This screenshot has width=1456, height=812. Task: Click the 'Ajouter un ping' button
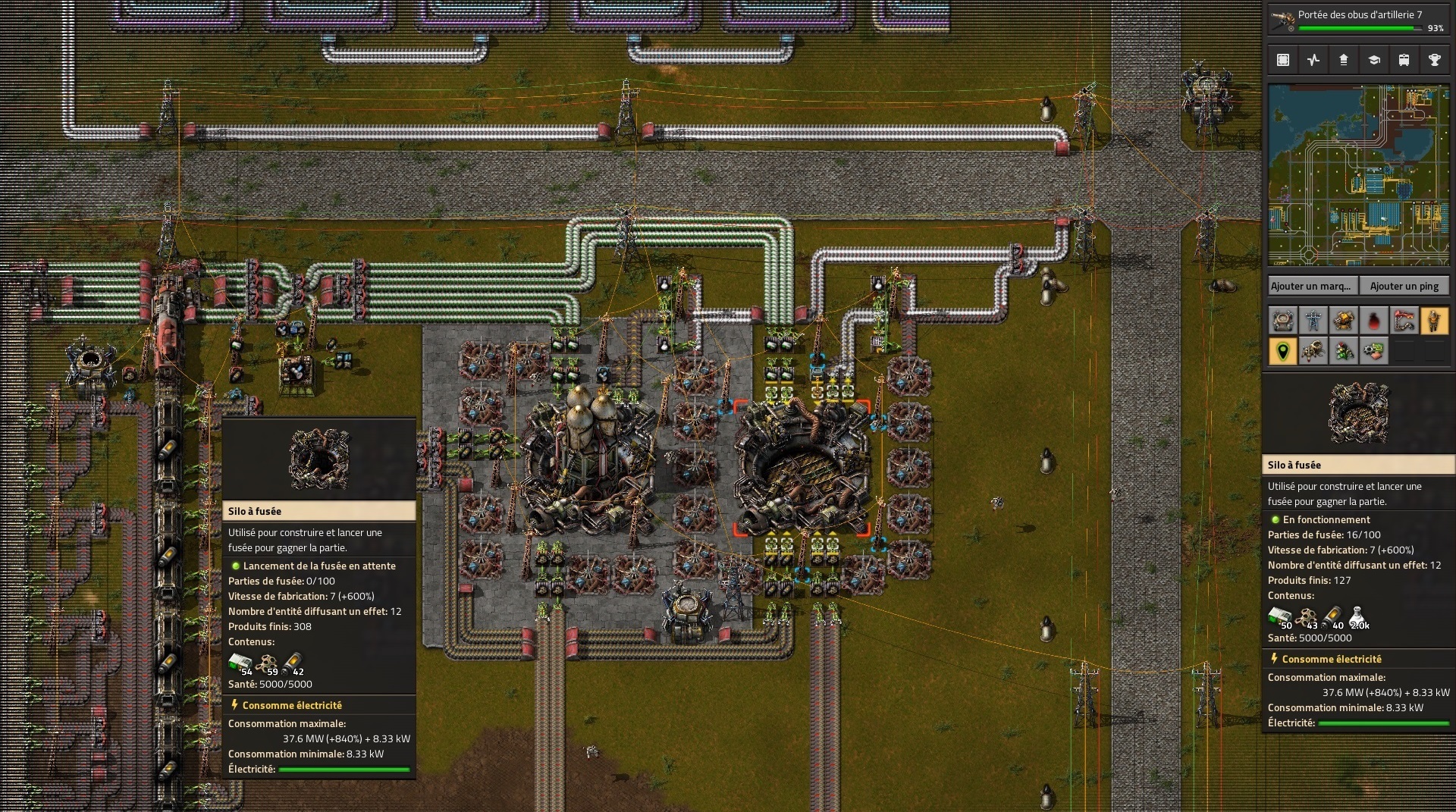1404,286
